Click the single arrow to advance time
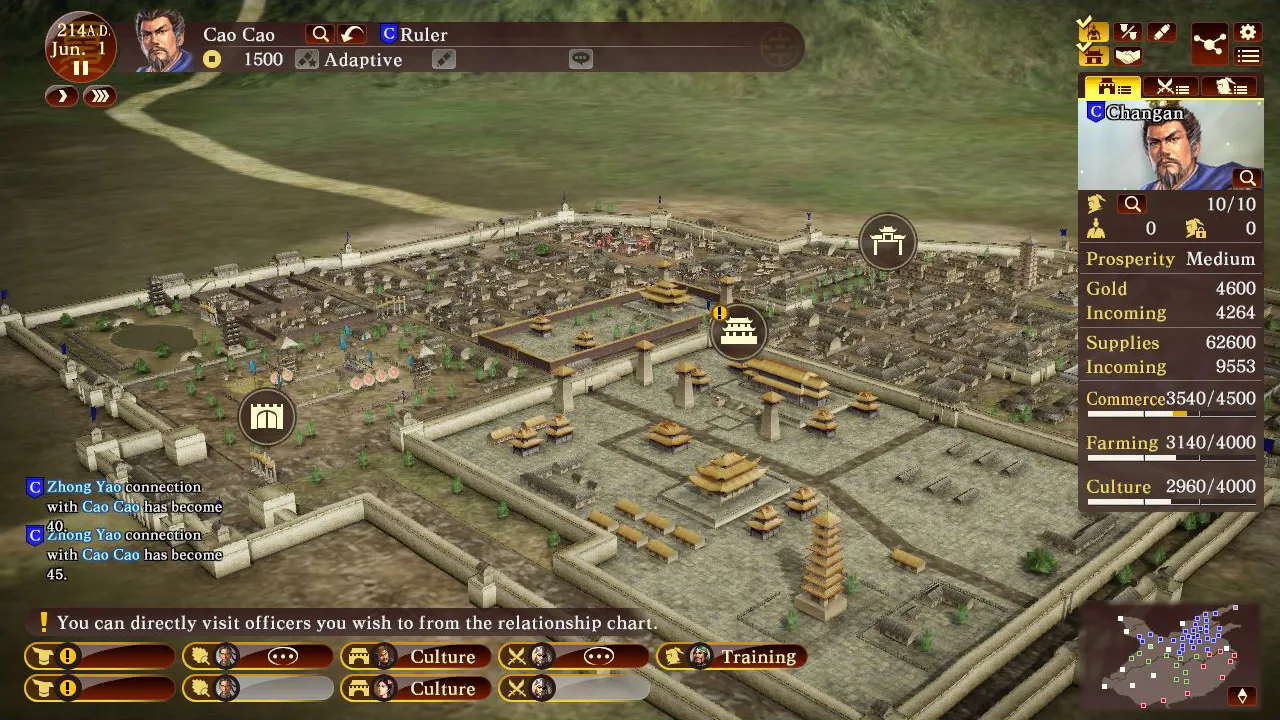The image size is (1280, 720). coord(61,96)
